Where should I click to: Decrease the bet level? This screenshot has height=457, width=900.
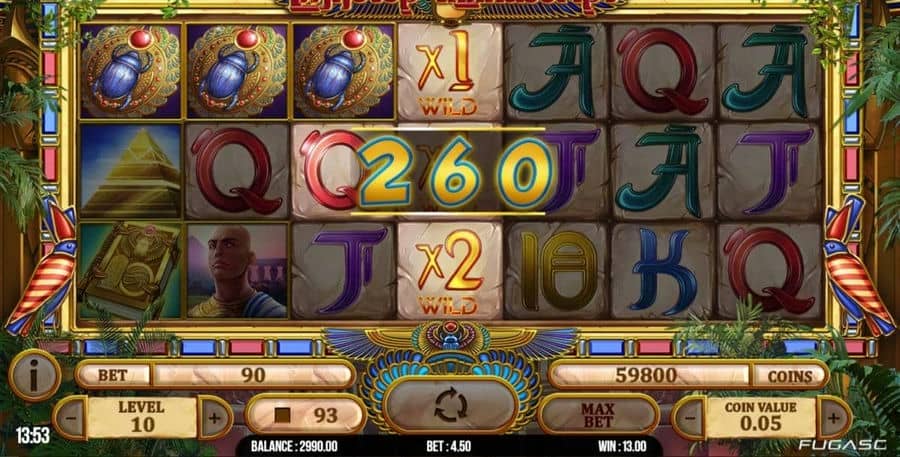(x=69, y=416)
